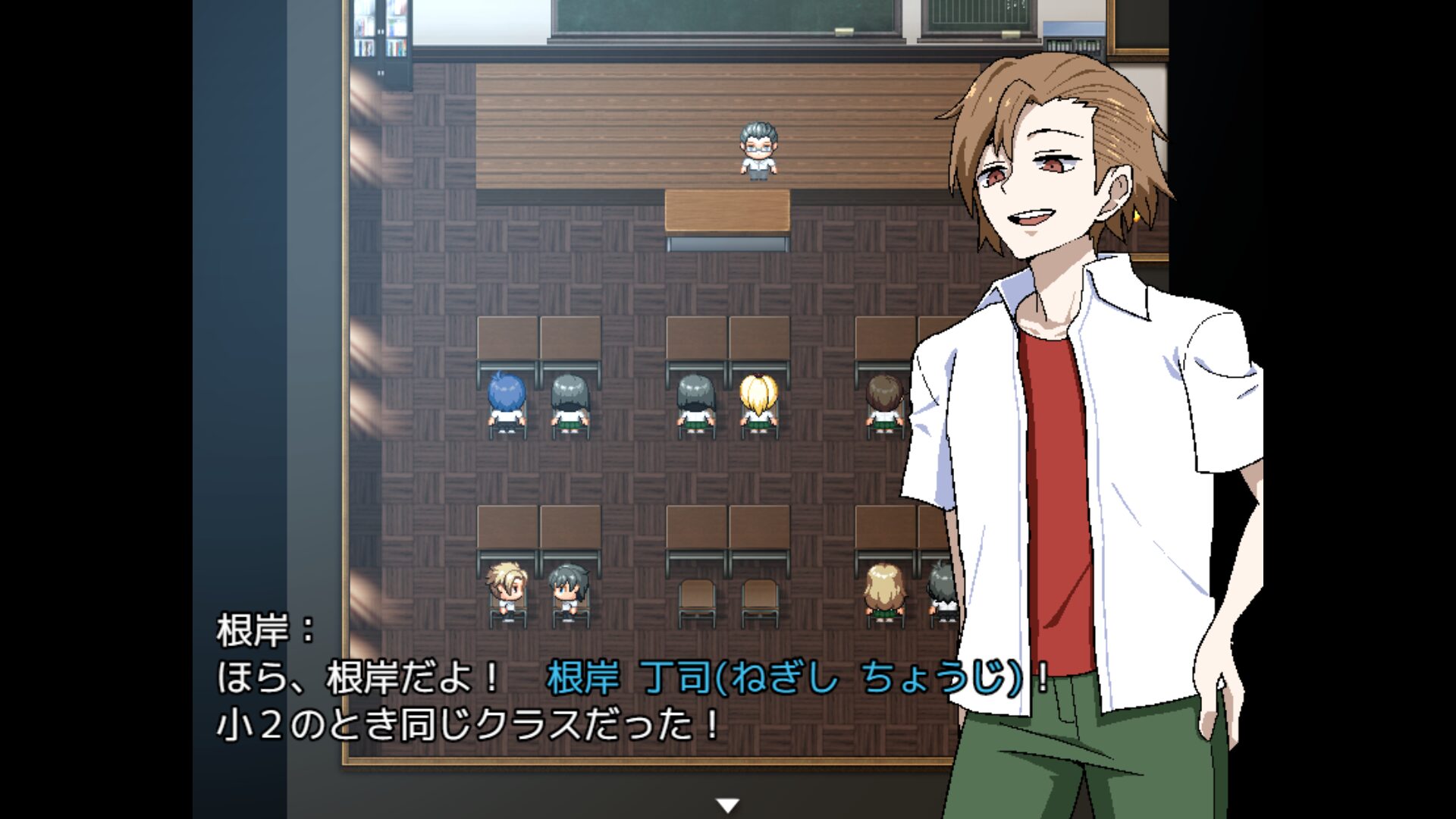Image resolution: width=1456 pixels, height=819 pixels.
Task: Advance dialogue with the white continue arrow
Action: 728,805
